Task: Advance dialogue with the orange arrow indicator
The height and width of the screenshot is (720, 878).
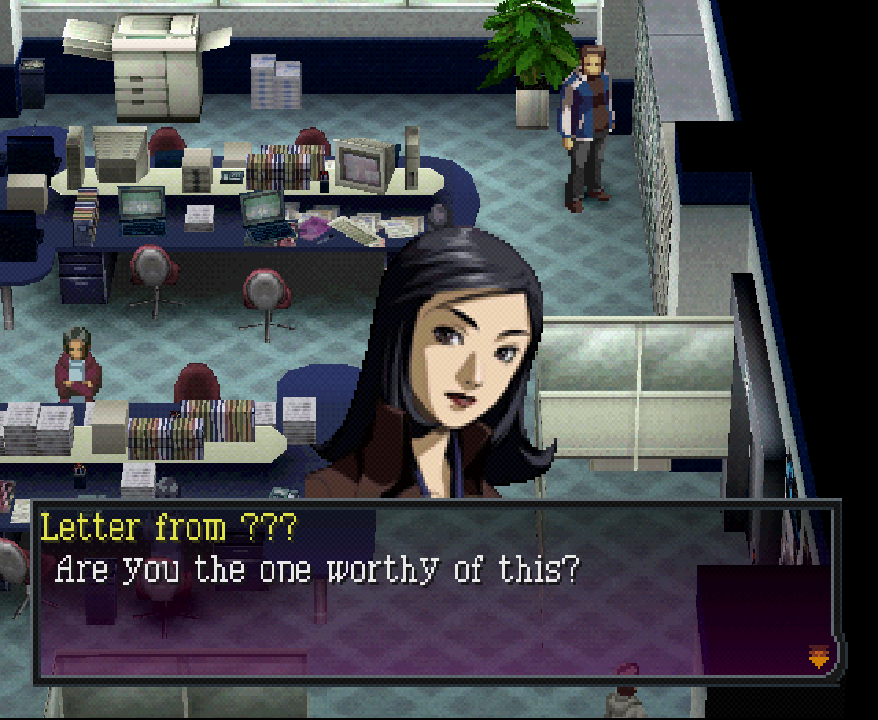Action: pos(819,657)
